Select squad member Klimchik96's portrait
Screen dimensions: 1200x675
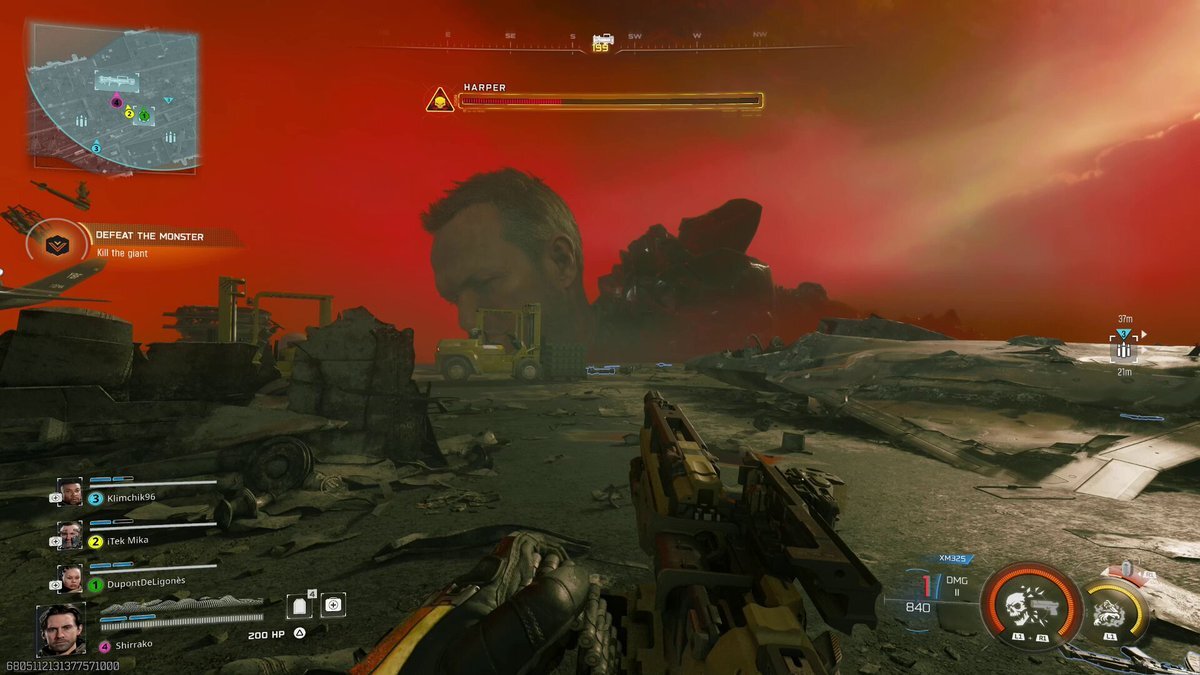70,492
